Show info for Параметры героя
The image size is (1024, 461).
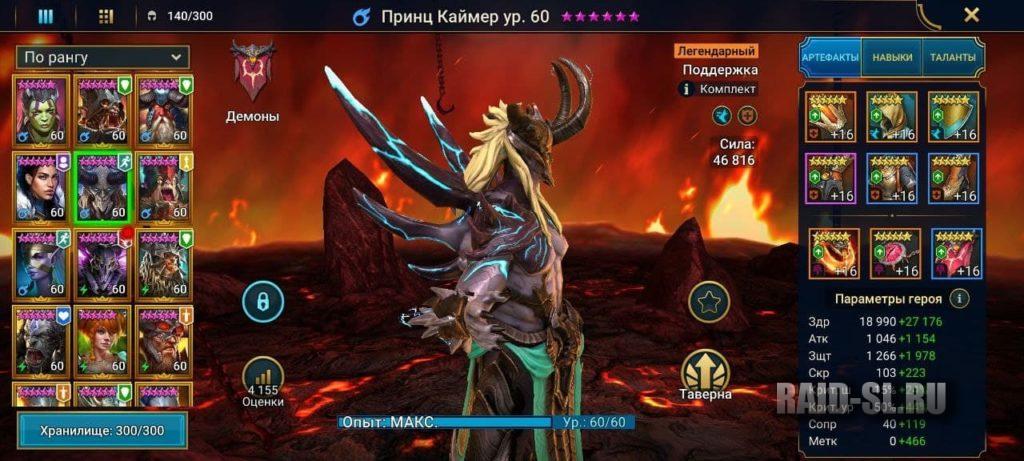[958, 298]
